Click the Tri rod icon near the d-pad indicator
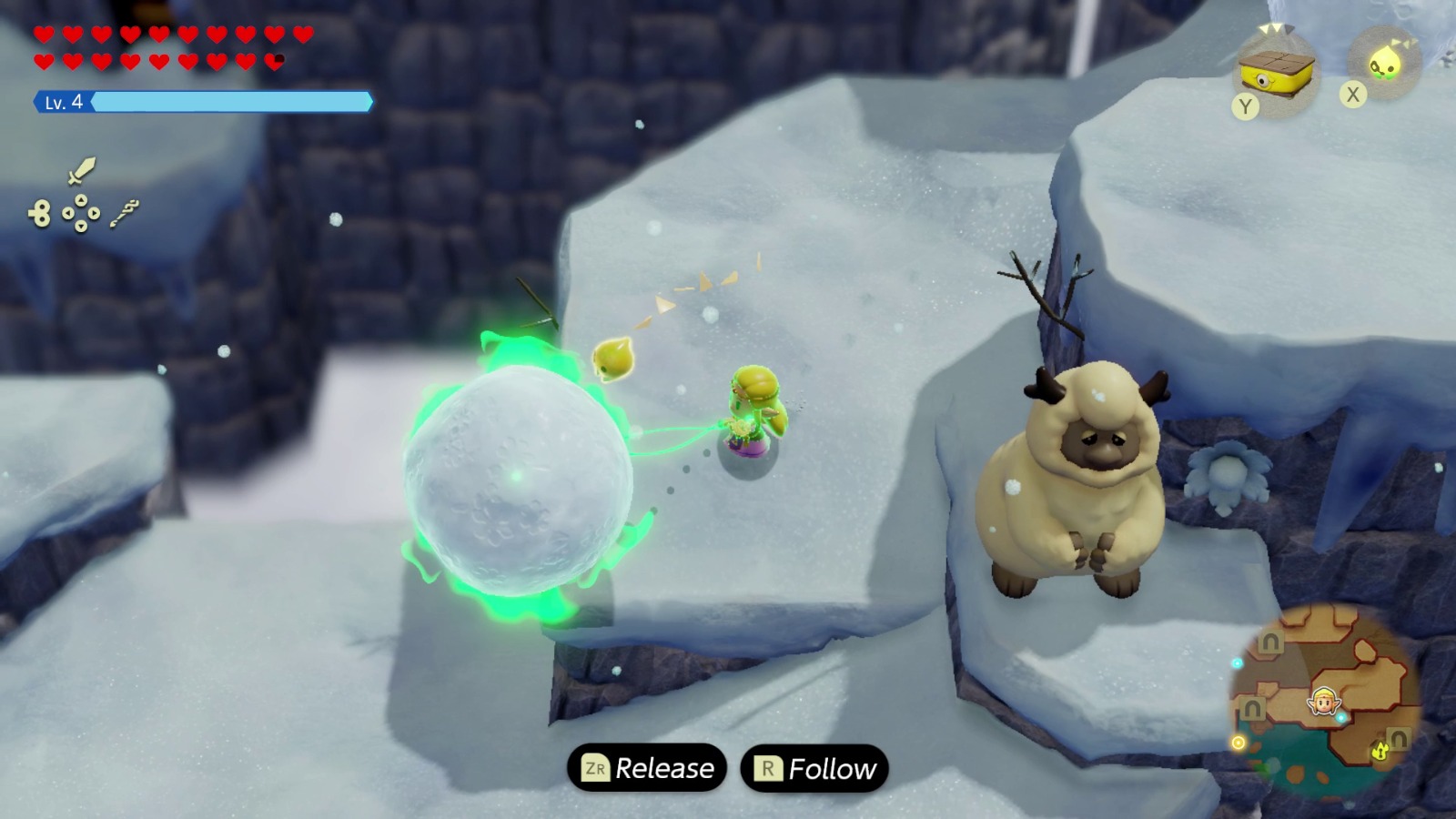The height and width of the screenshot is (819, 1456). tap(126, 213)
